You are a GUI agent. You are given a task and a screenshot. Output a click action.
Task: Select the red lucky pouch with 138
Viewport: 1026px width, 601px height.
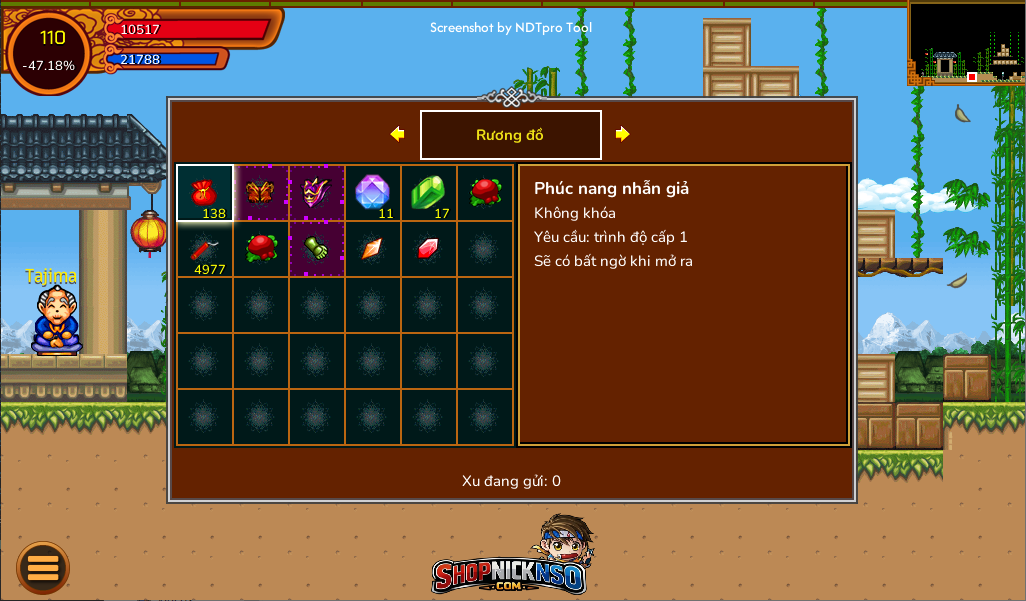(205, 193)
